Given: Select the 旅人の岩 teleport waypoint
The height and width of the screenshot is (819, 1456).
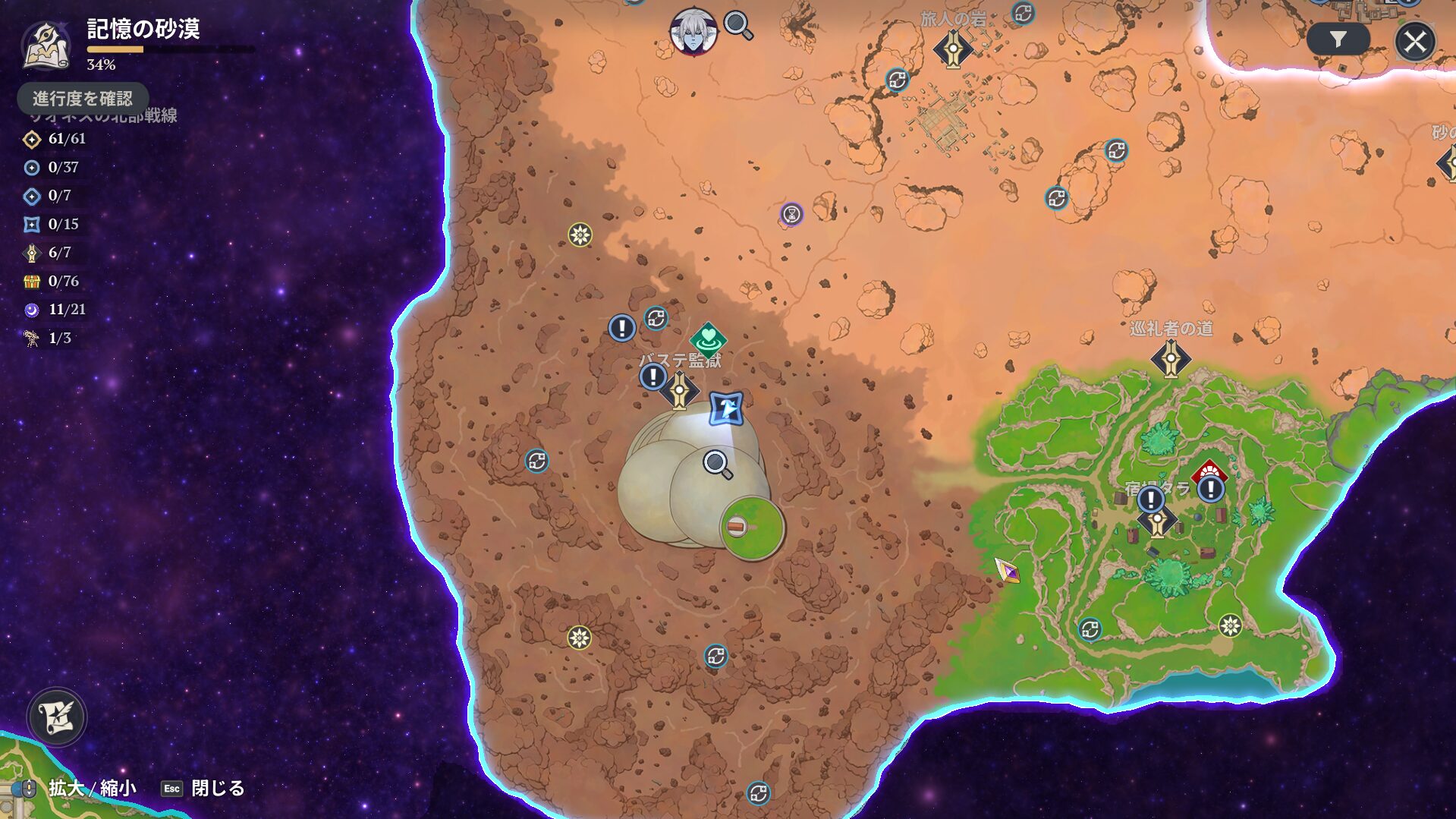Looking at the screenshot, I should point(953,49).
